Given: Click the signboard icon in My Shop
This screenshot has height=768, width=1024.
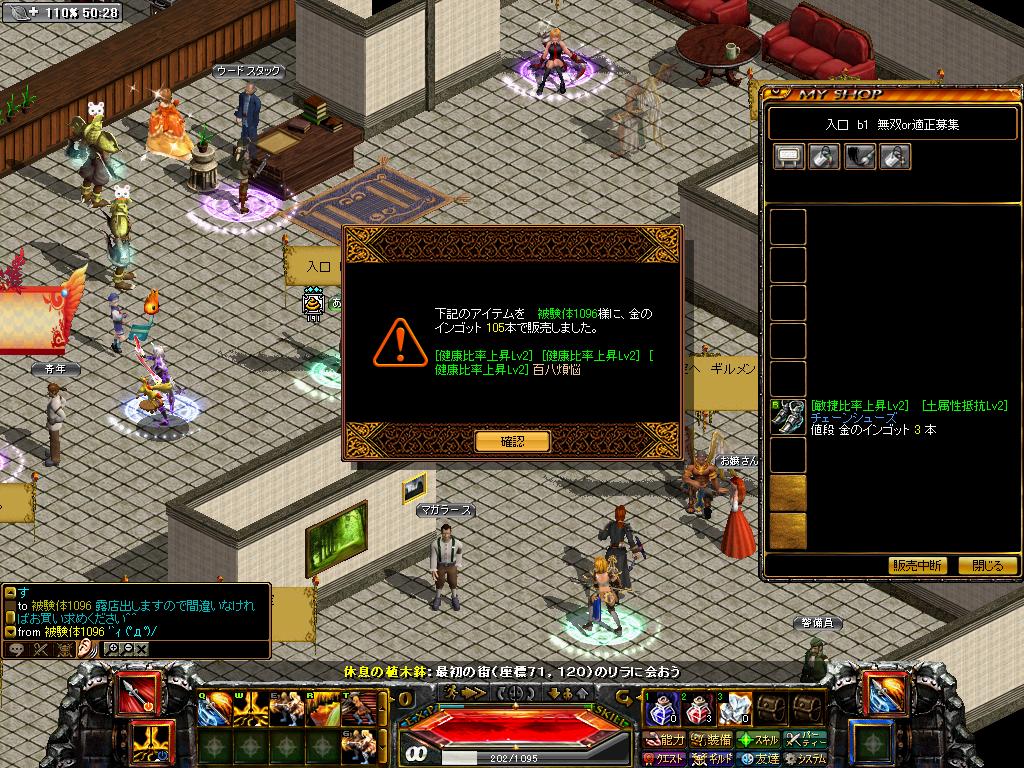Looking at the screenshot, I should 788,157.
